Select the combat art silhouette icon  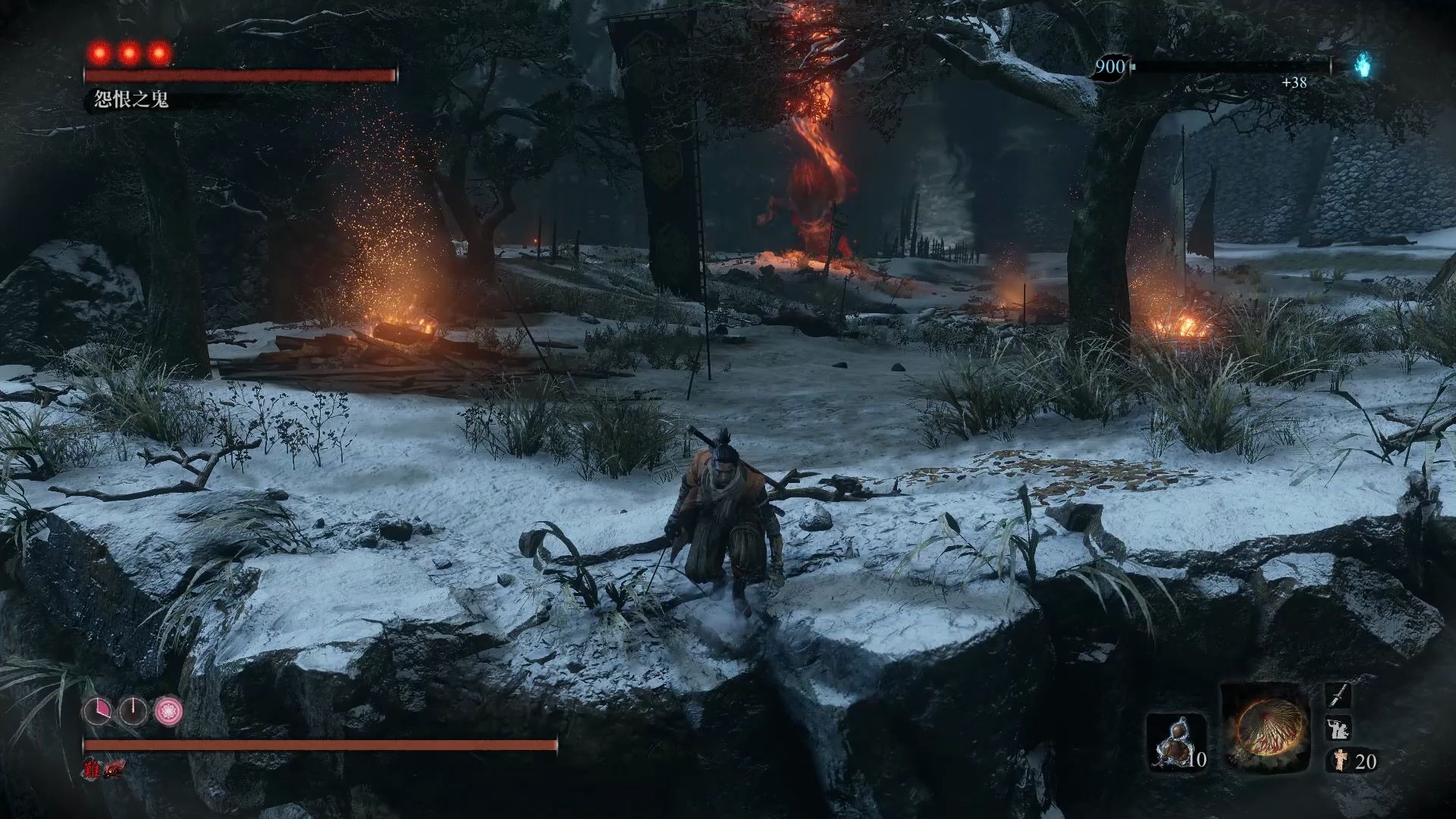tap(1337, 729)
